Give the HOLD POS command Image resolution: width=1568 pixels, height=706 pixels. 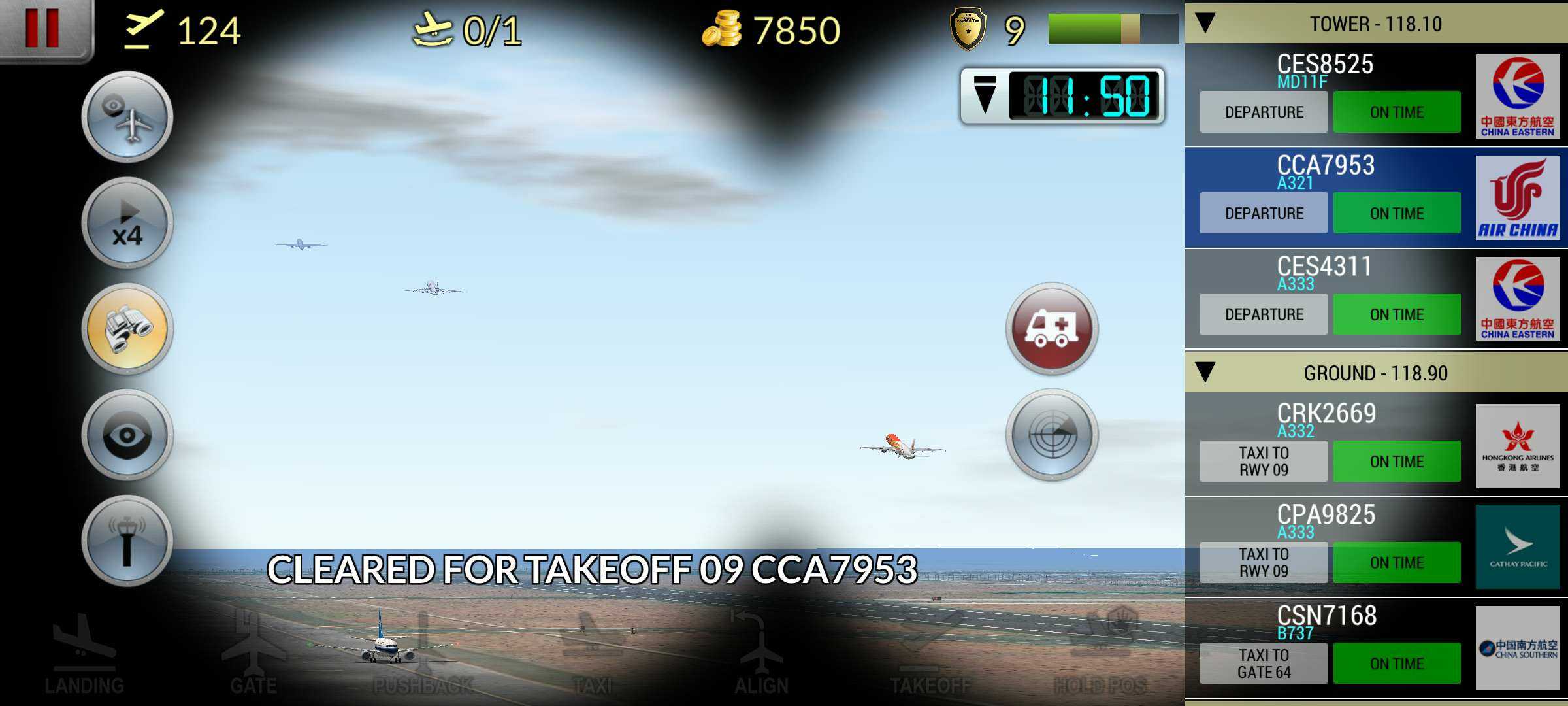click(1100, 654)
